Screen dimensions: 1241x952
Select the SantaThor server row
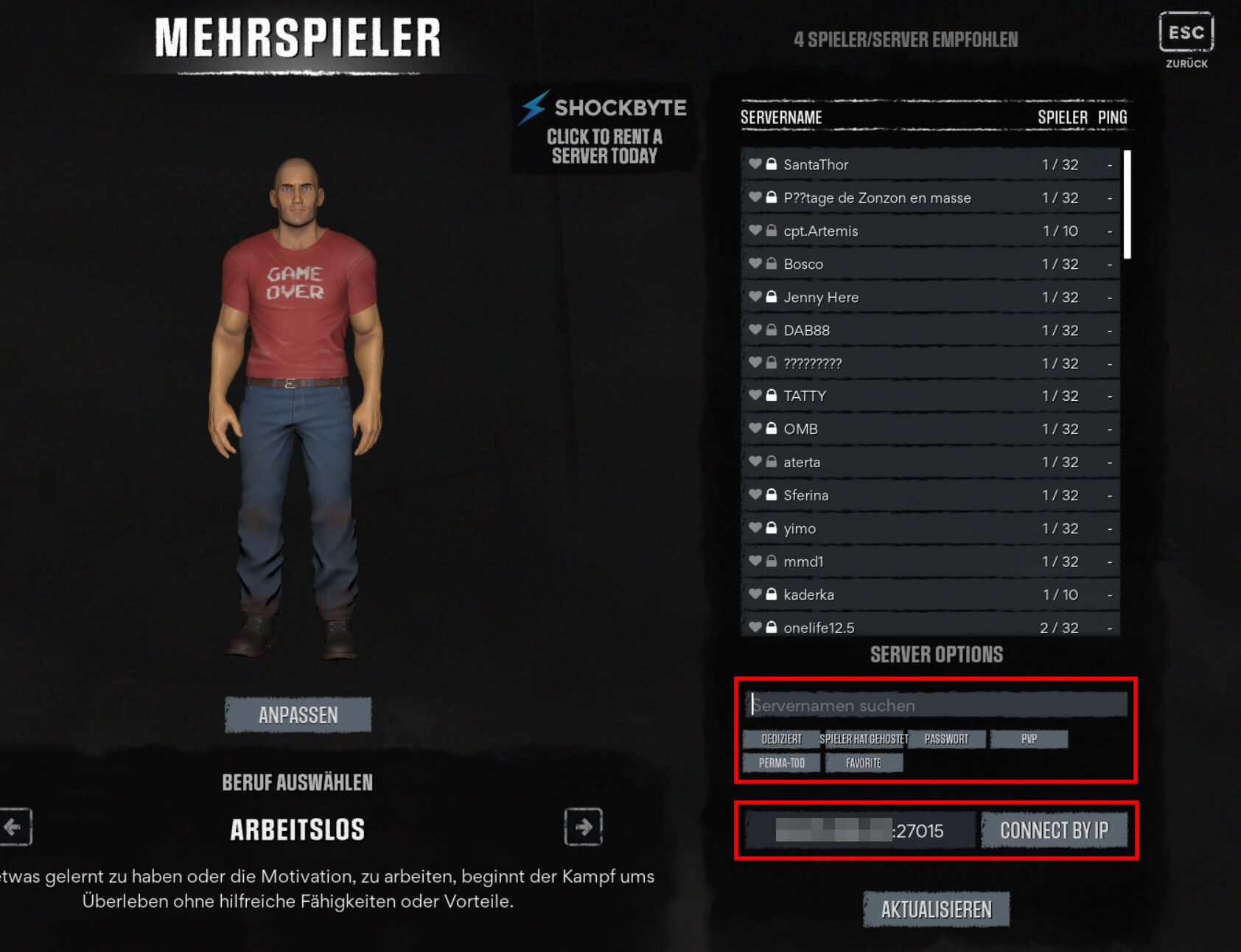pyautogui.click(x=930, y=165)
